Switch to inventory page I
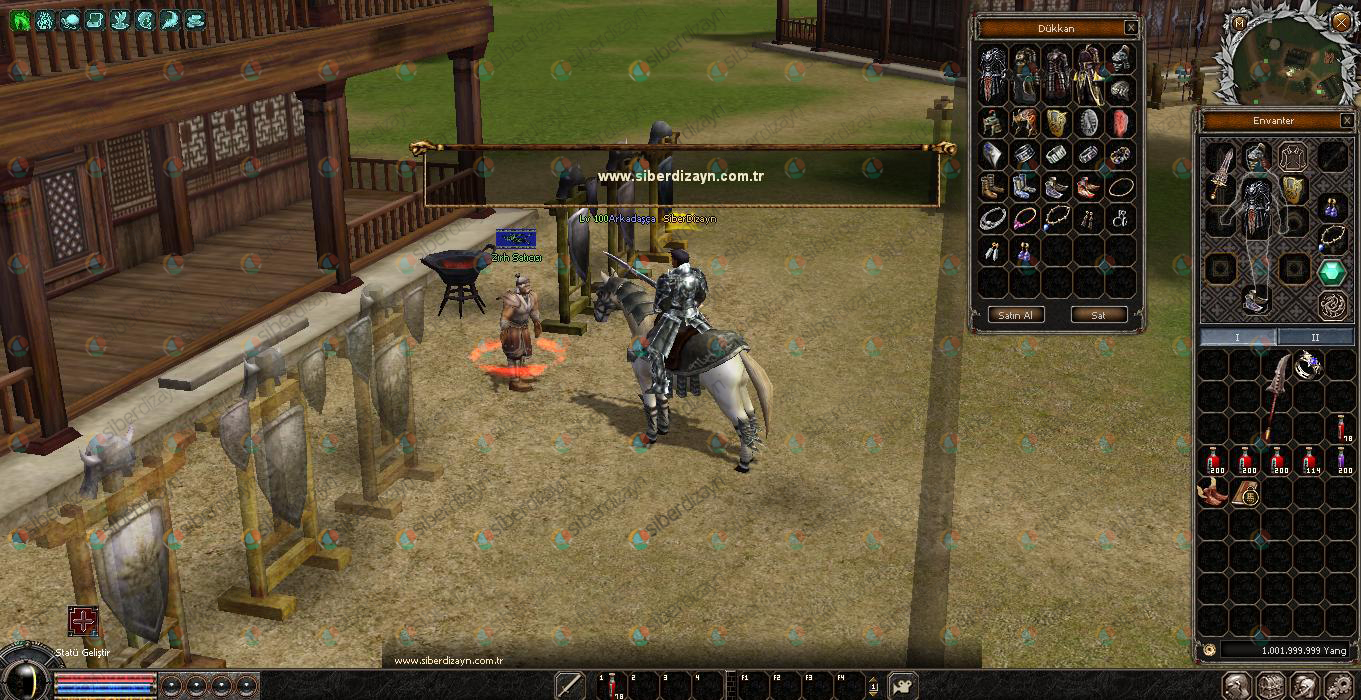1361x700 pixels. pyautogui.click(x=1238, y=337)
